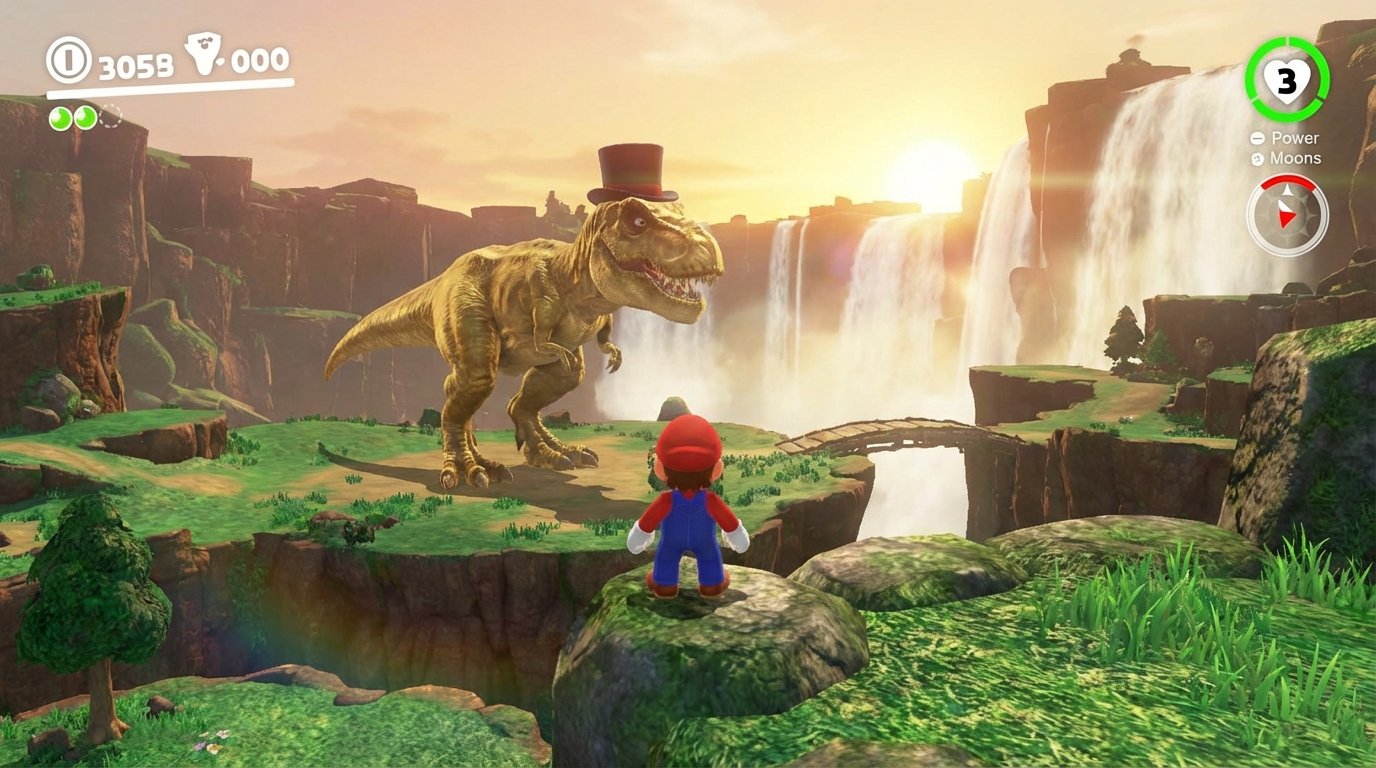Viewport: 1376px width, 768px height.
Task: Click the number 3 inside the heart
Action: pos(1287,79)
